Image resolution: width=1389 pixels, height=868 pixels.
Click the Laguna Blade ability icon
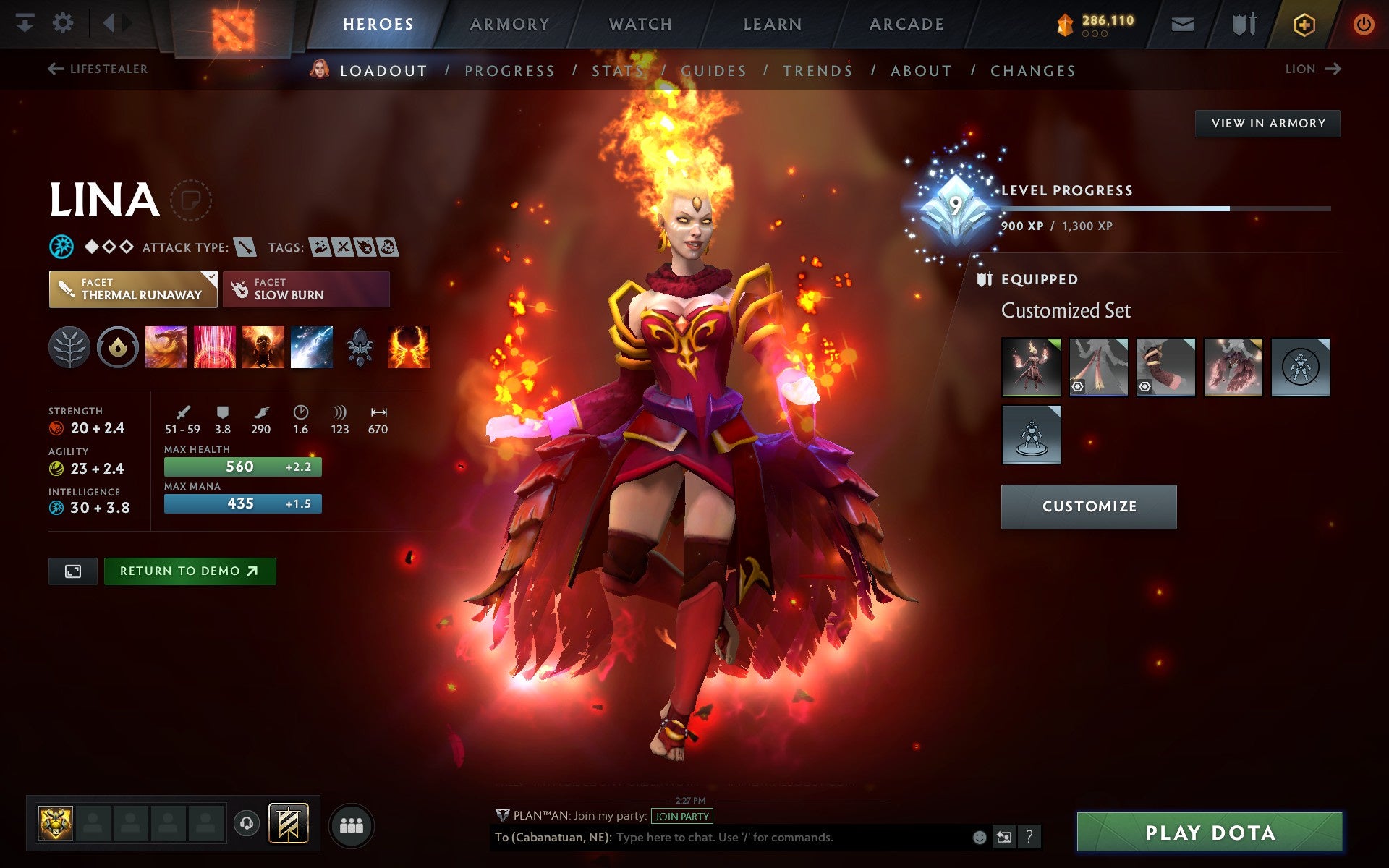coord(313,347)
